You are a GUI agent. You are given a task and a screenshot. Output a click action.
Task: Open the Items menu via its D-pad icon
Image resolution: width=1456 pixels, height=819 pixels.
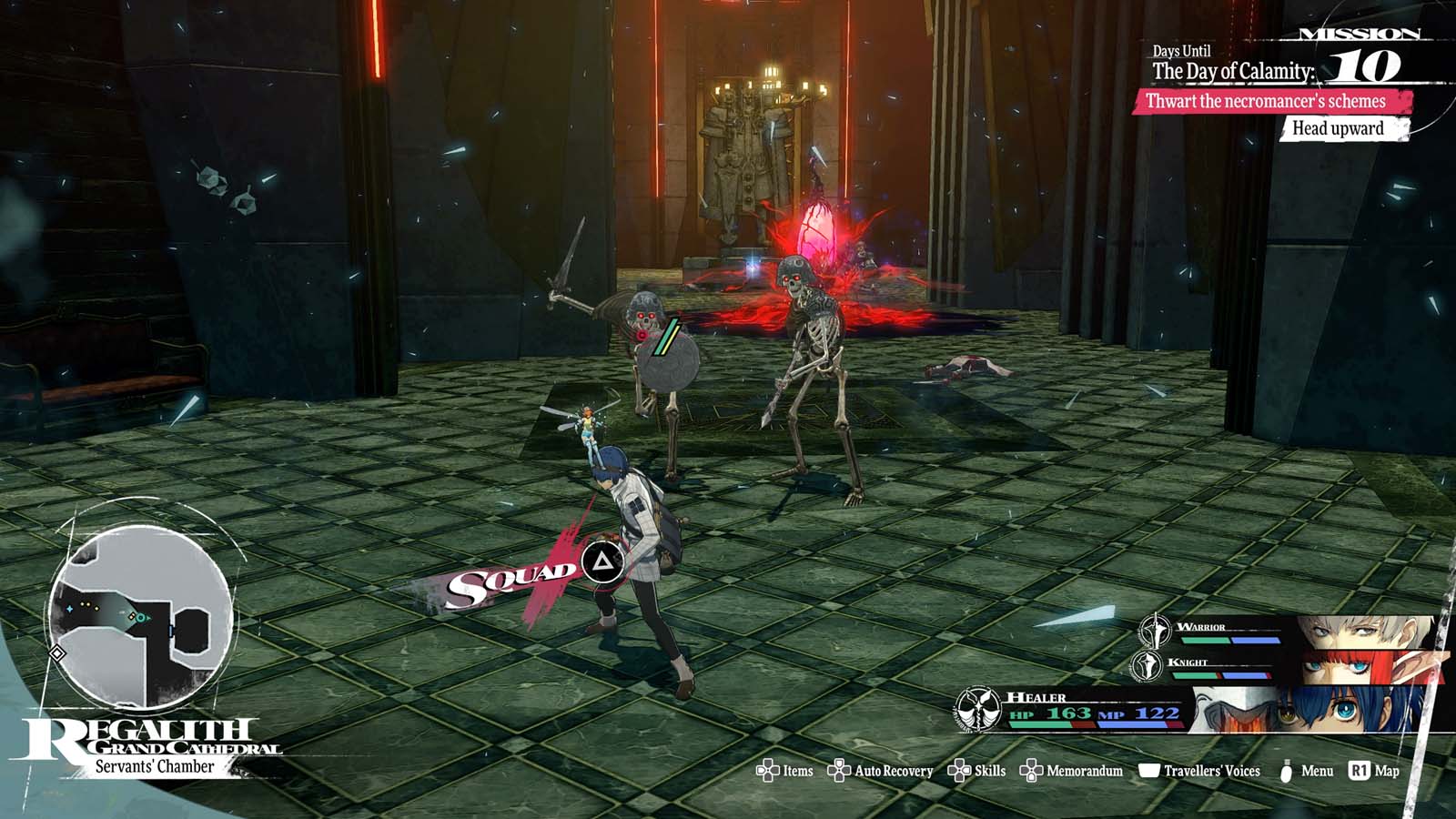[767, 771]
